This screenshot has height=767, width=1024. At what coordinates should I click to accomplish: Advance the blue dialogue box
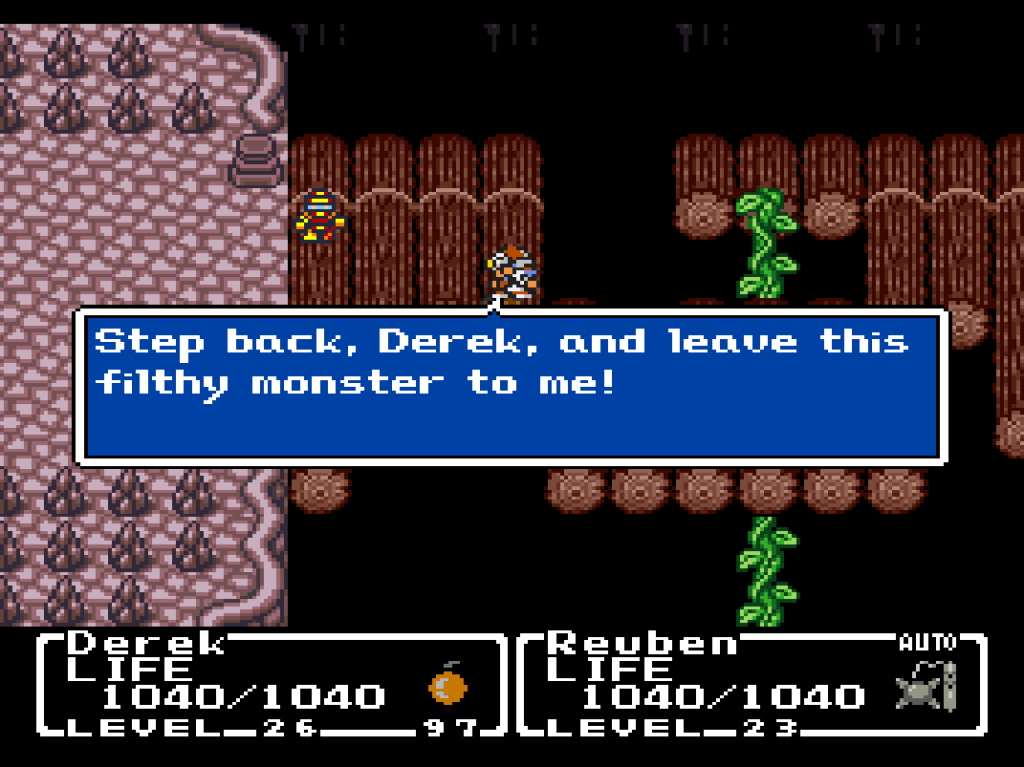click(509, 387)
